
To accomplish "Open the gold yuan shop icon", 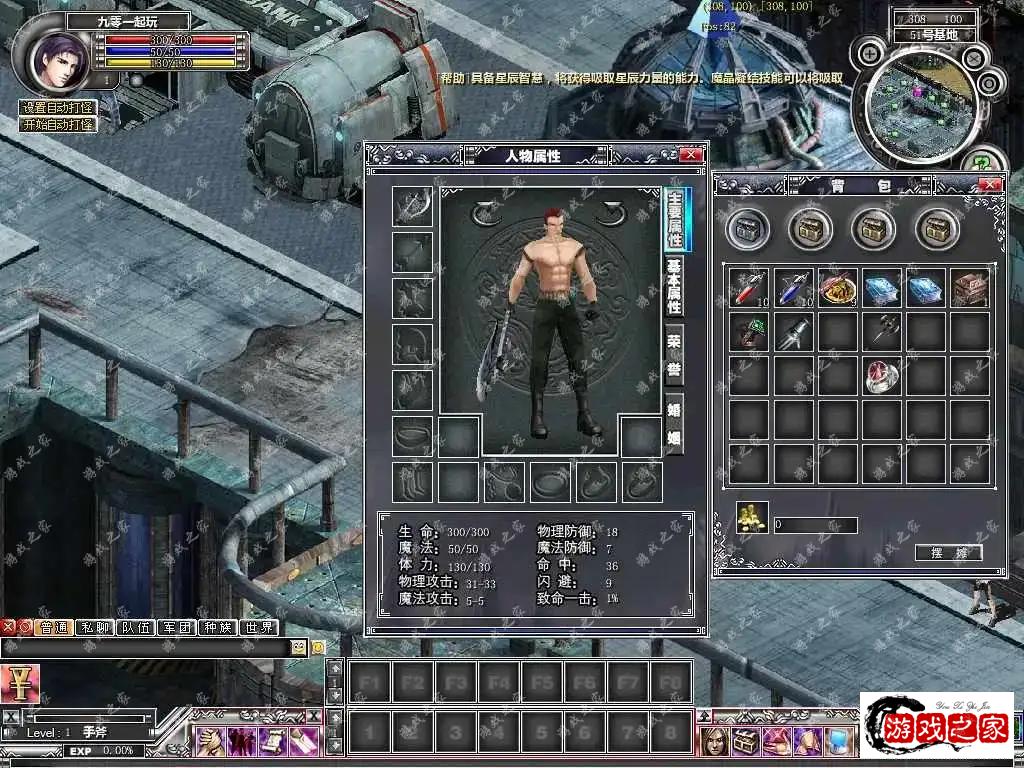I will click(x=20, y=684).
